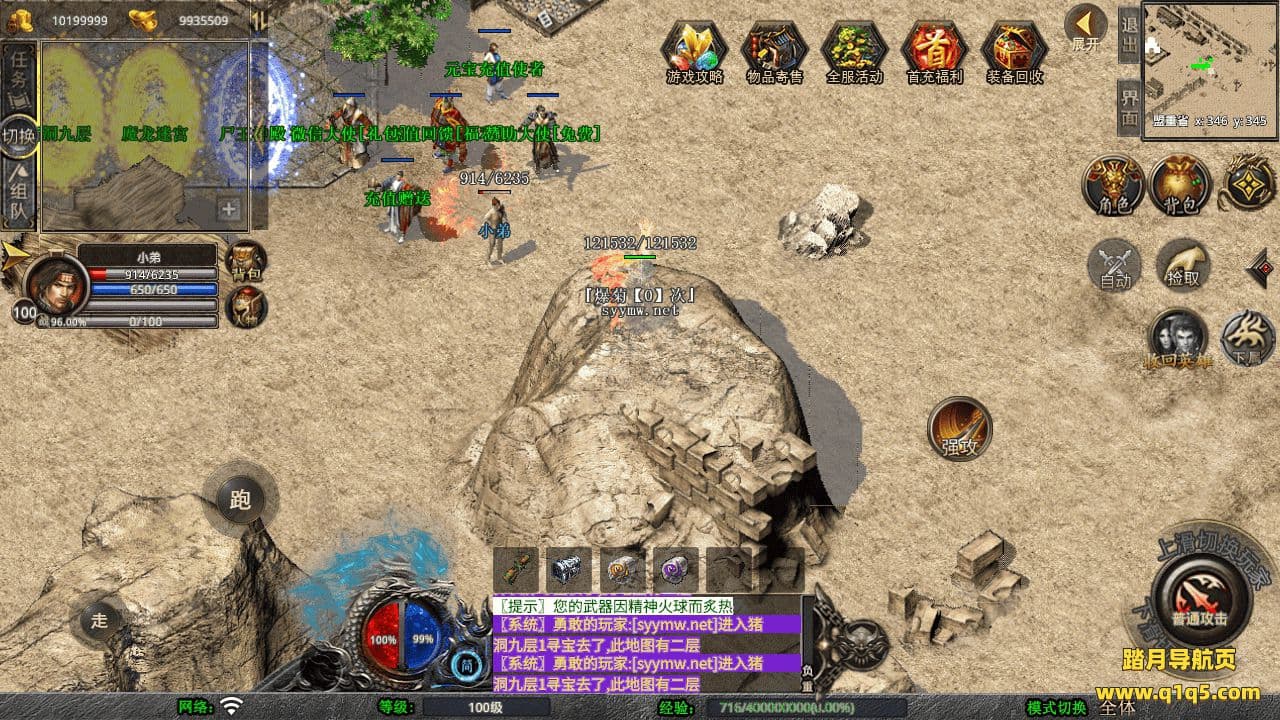Click the 退出 exit button
The width and height of the screenshot is (1280, 720).
[x=1129, y=35]
